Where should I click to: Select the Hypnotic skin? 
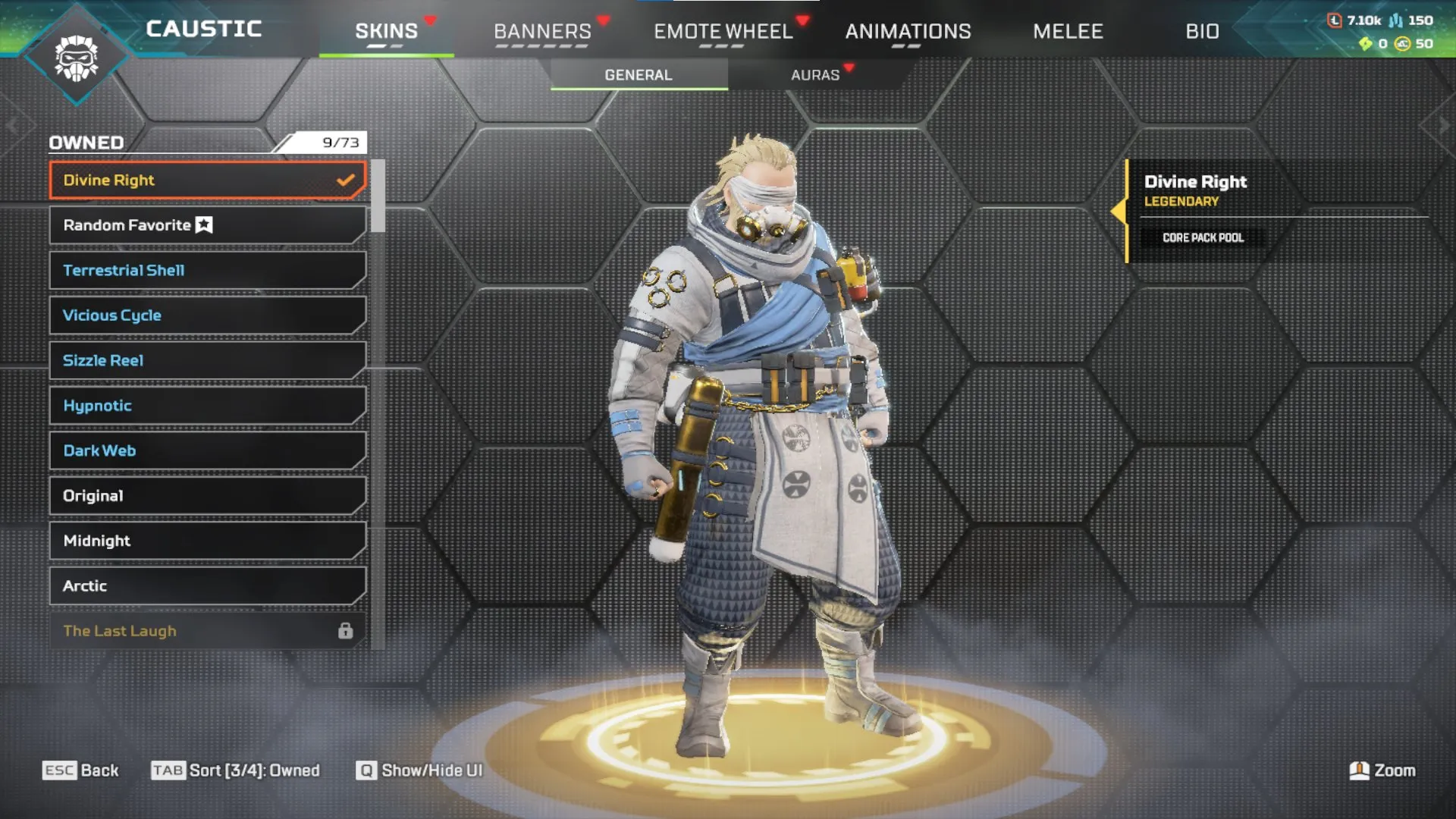click(205, 406)
